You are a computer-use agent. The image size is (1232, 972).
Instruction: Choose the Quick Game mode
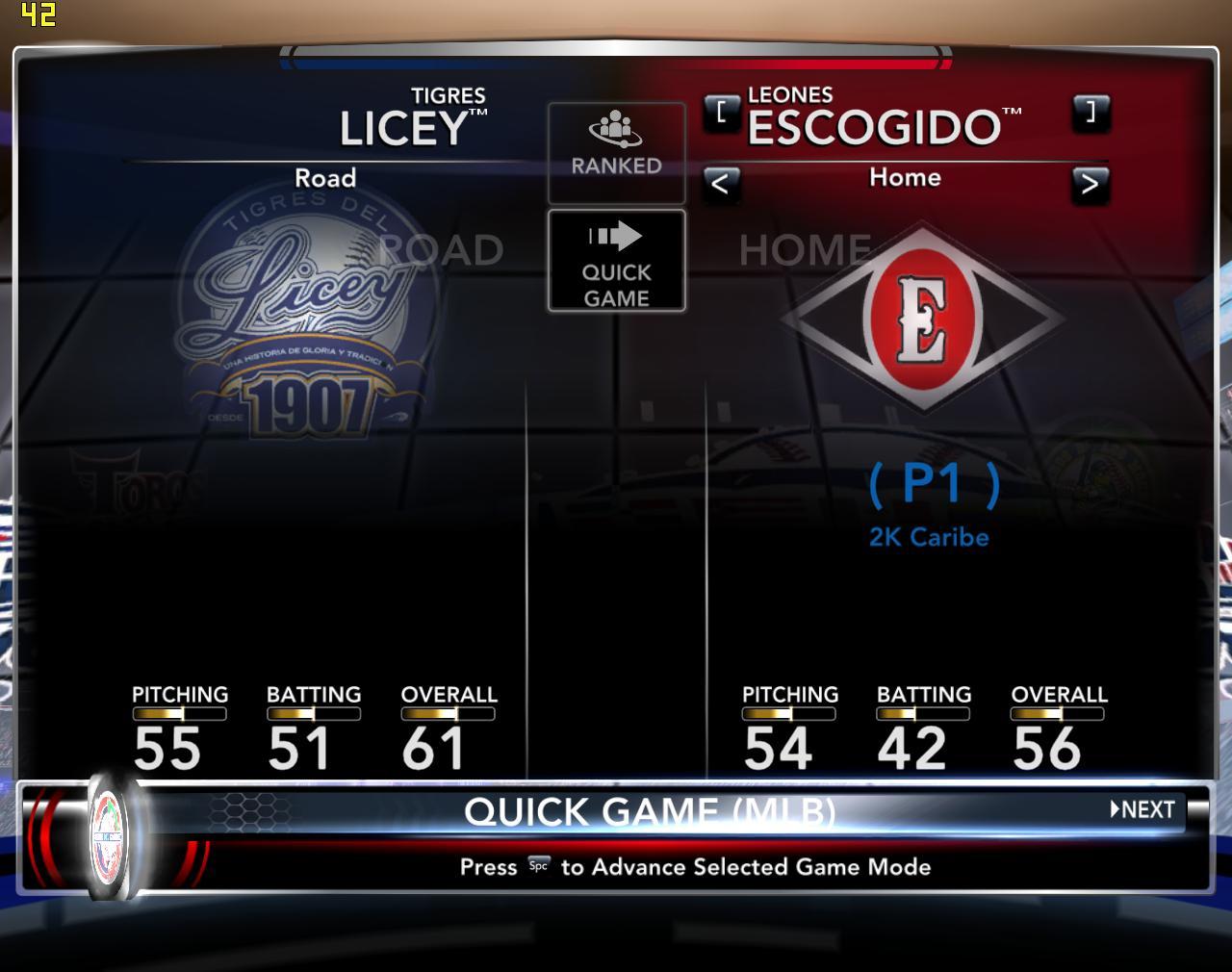(616, 261)
